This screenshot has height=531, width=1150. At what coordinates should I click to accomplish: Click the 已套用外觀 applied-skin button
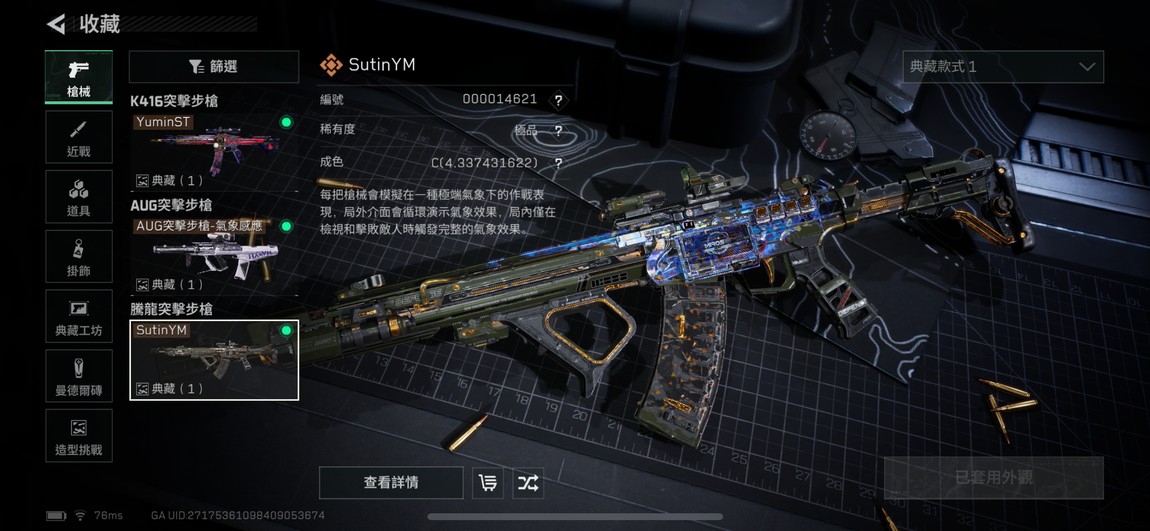click(993, 478)
